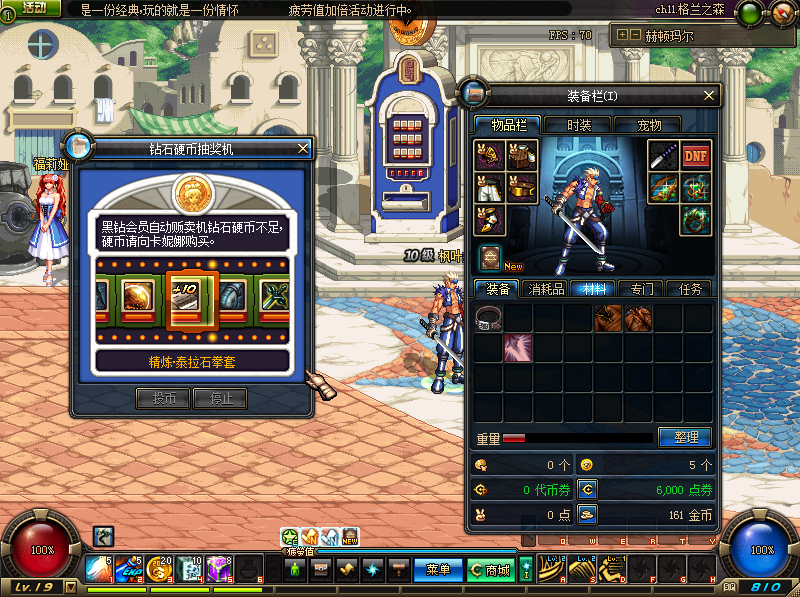Switch to the 时装 fashion tab
Screen dimensions: 800x597
coord(579,125)
